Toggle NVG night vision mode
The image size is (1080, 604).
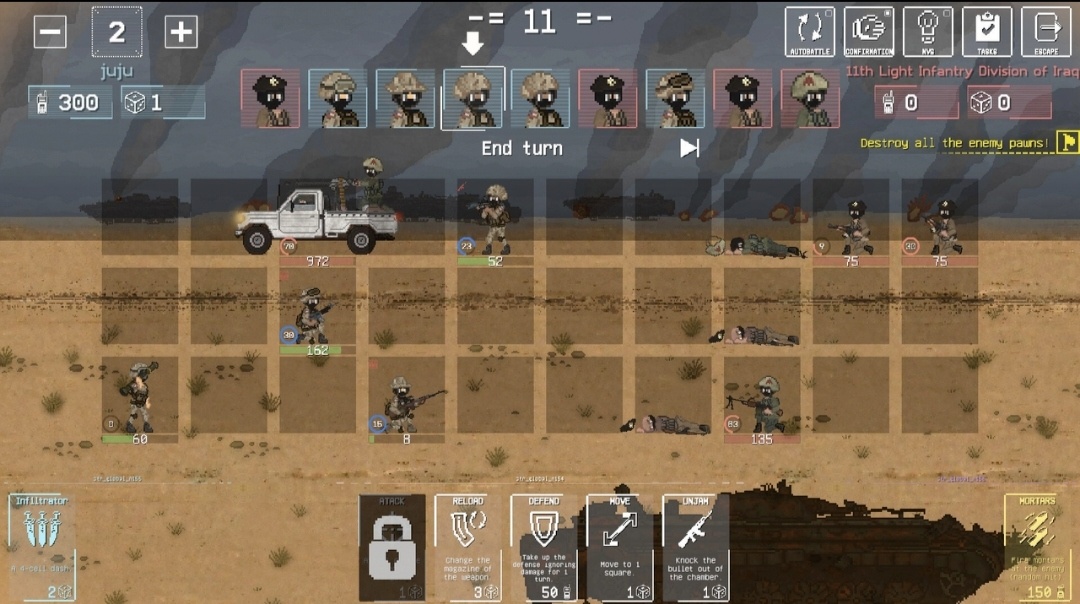click(x=928, y=32)
